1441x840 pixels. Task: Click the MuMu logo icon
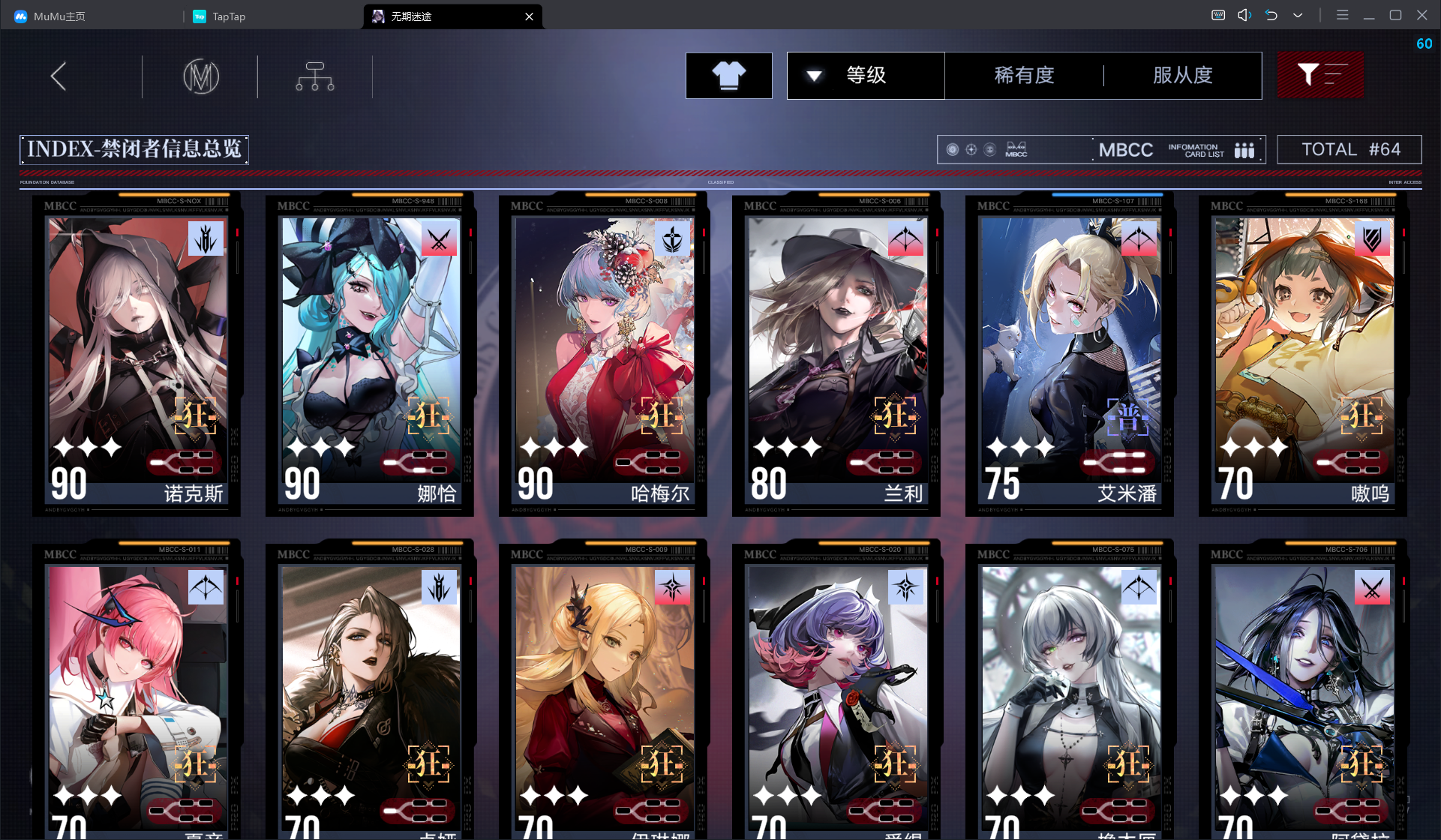pos(20,16)
